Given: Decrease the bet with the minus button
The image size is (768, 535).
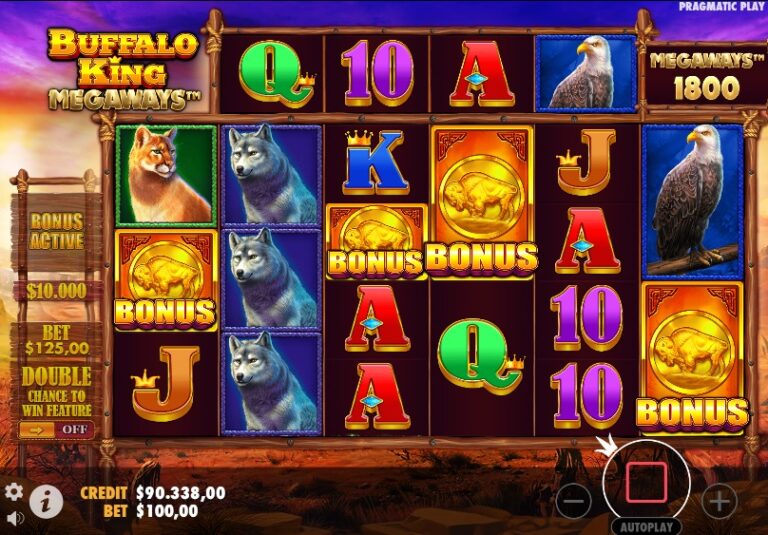Looking at the screenshot, I should tap(574, 500).
